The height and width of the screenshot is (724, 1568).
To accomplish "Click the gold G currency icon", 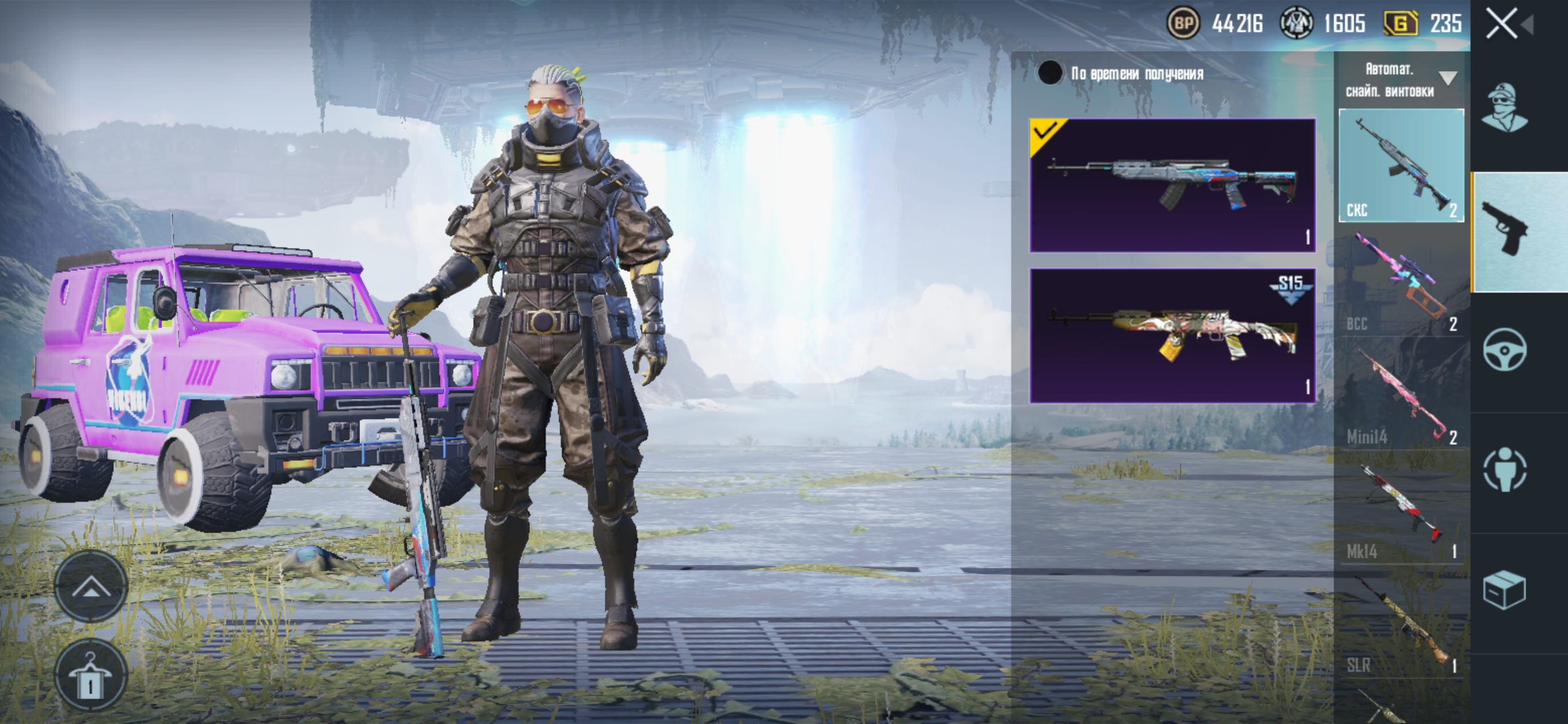I will (x=1400, y=24).
